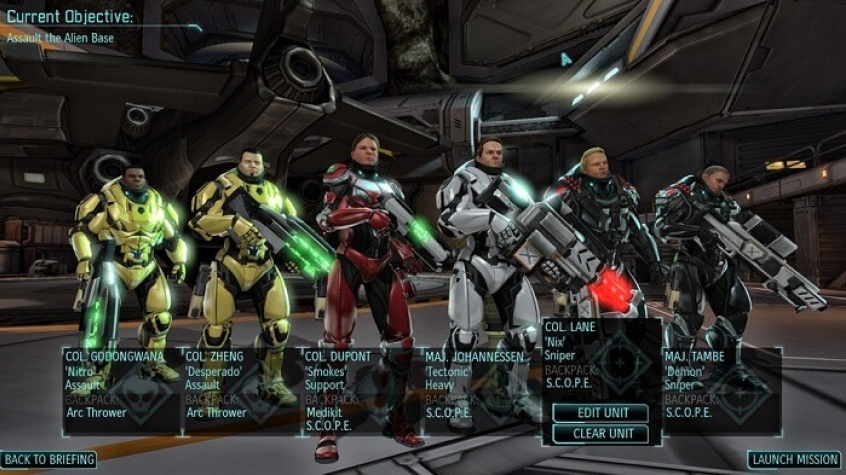Choose Col. Zheng 'Desperado' squad slot
The height and width of the screenshot is (475, 846).
[x=241, y=390]
